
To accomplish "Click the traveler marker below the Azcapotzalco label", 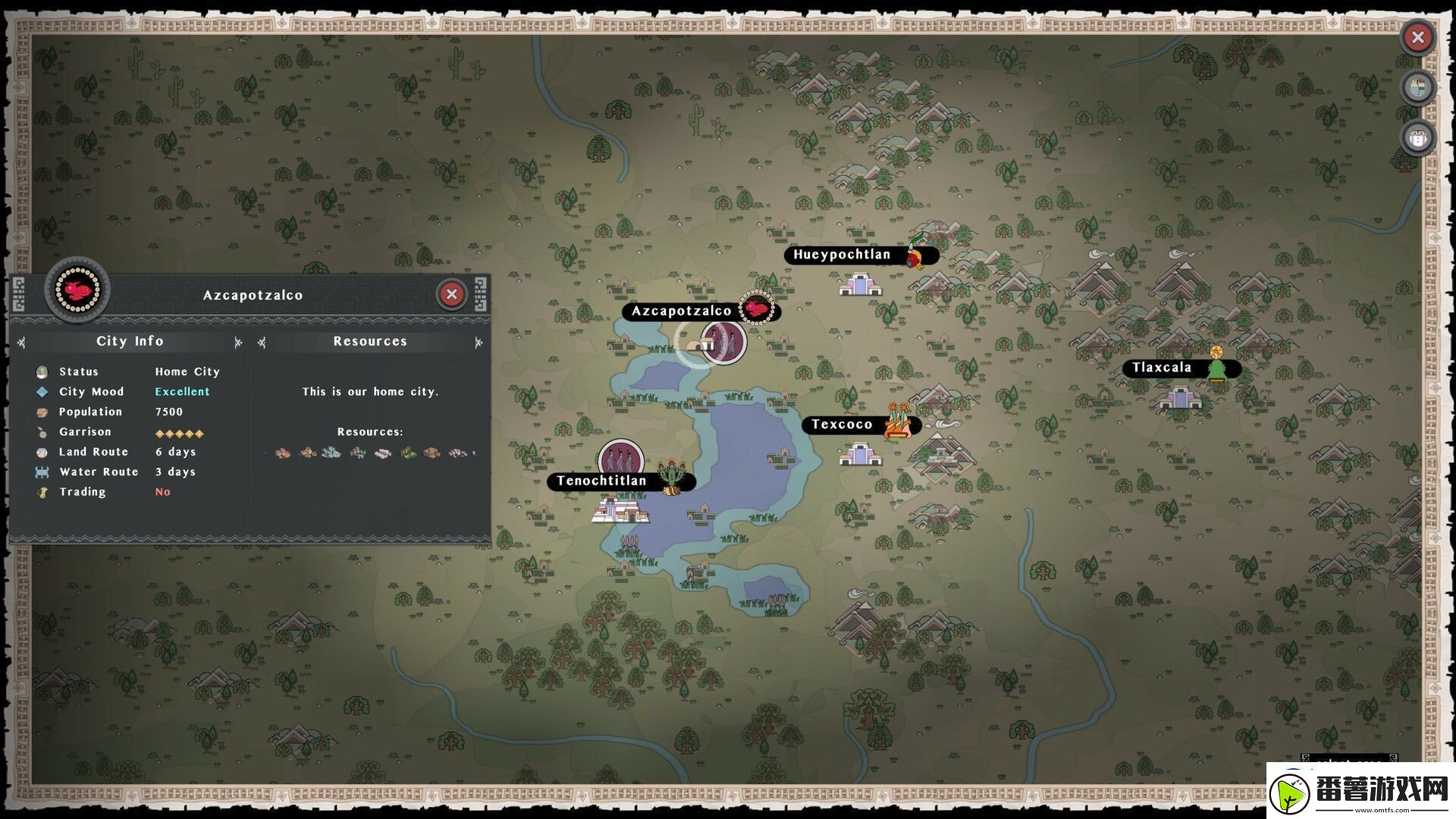I will [x=723, y=342].
